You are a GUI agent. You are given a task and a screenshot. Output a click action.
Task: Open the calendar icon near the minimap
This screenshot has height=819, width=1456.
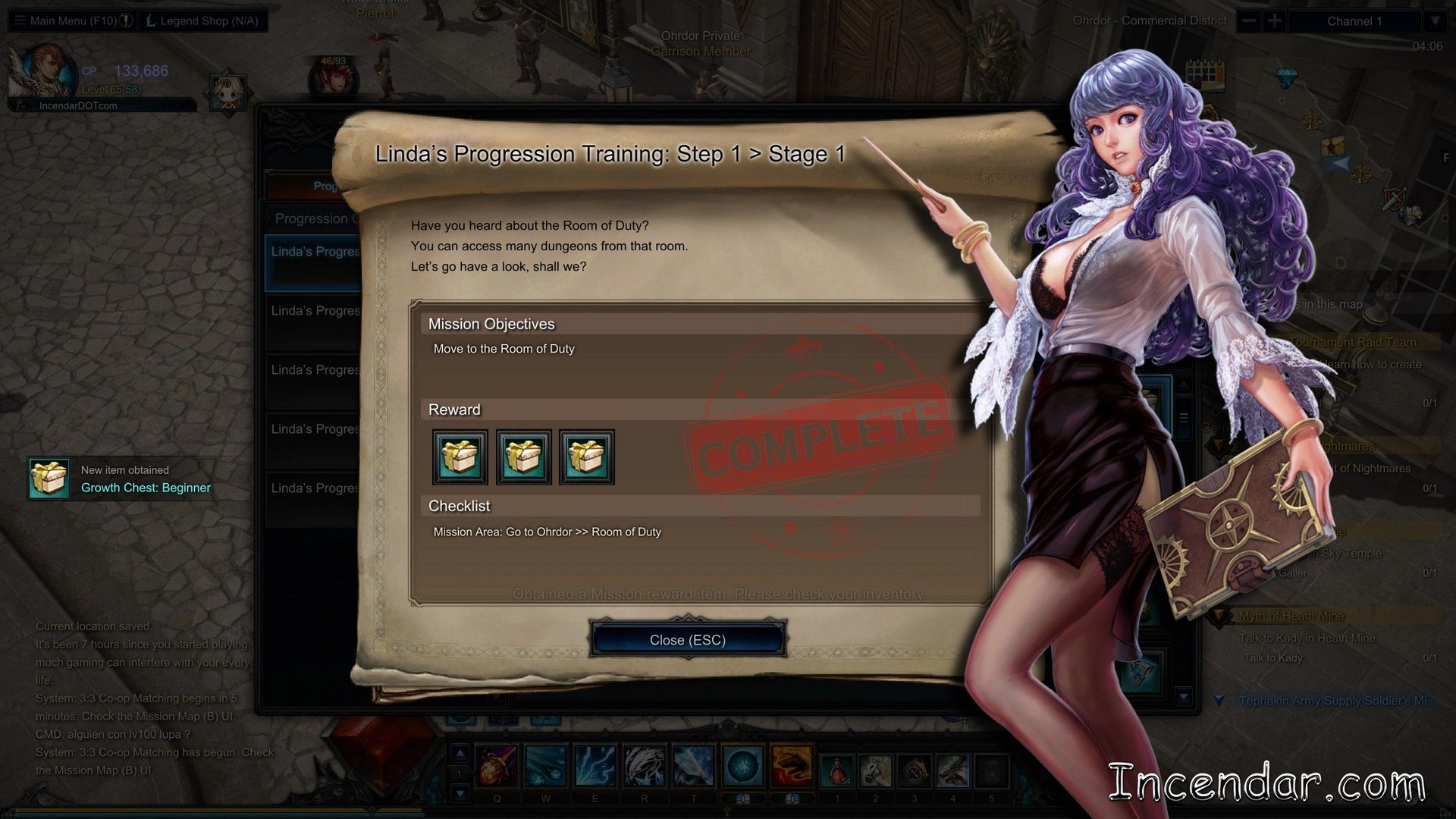(1205, 74)
